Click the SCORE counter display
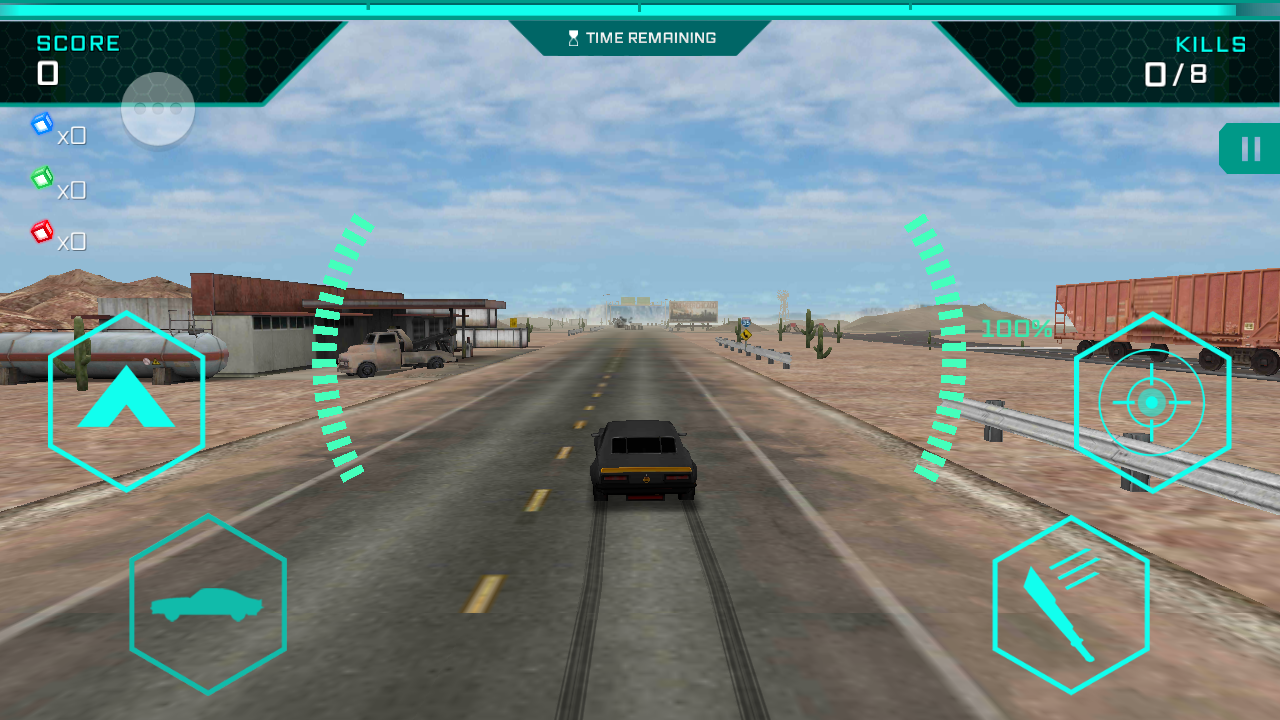This screenshot has width=1280, height=720. point(60,55)
